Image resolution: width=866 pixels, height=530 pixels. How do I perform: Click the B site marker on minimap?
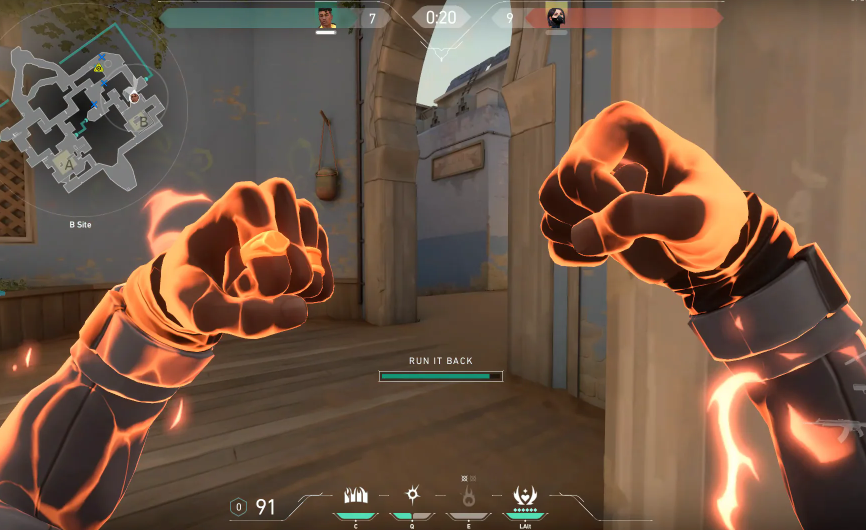pos(142,121)
